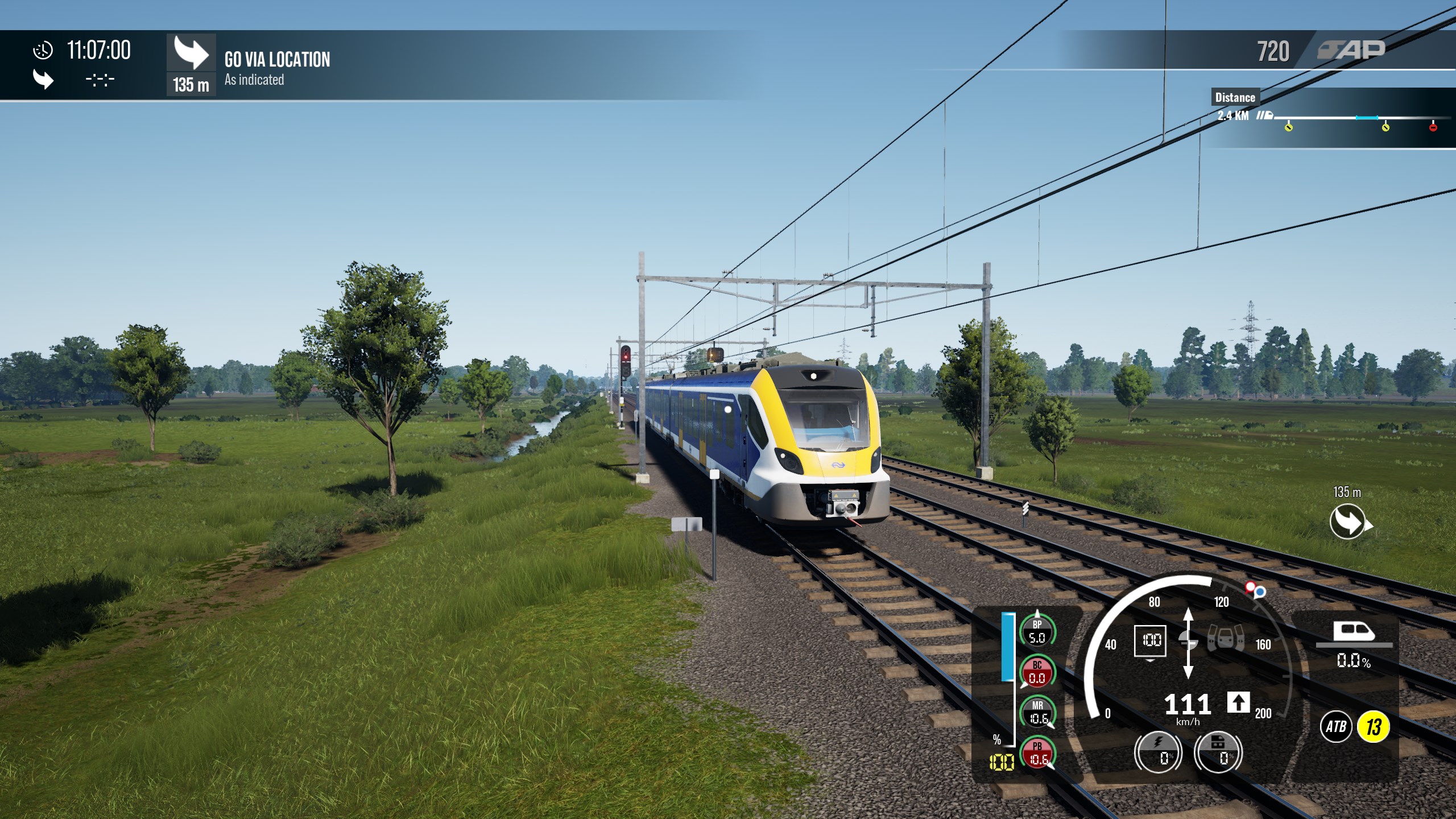The image size is (1456, 819).
Task: Select the Go Via Location objective arrow
Action: [191, 53]
